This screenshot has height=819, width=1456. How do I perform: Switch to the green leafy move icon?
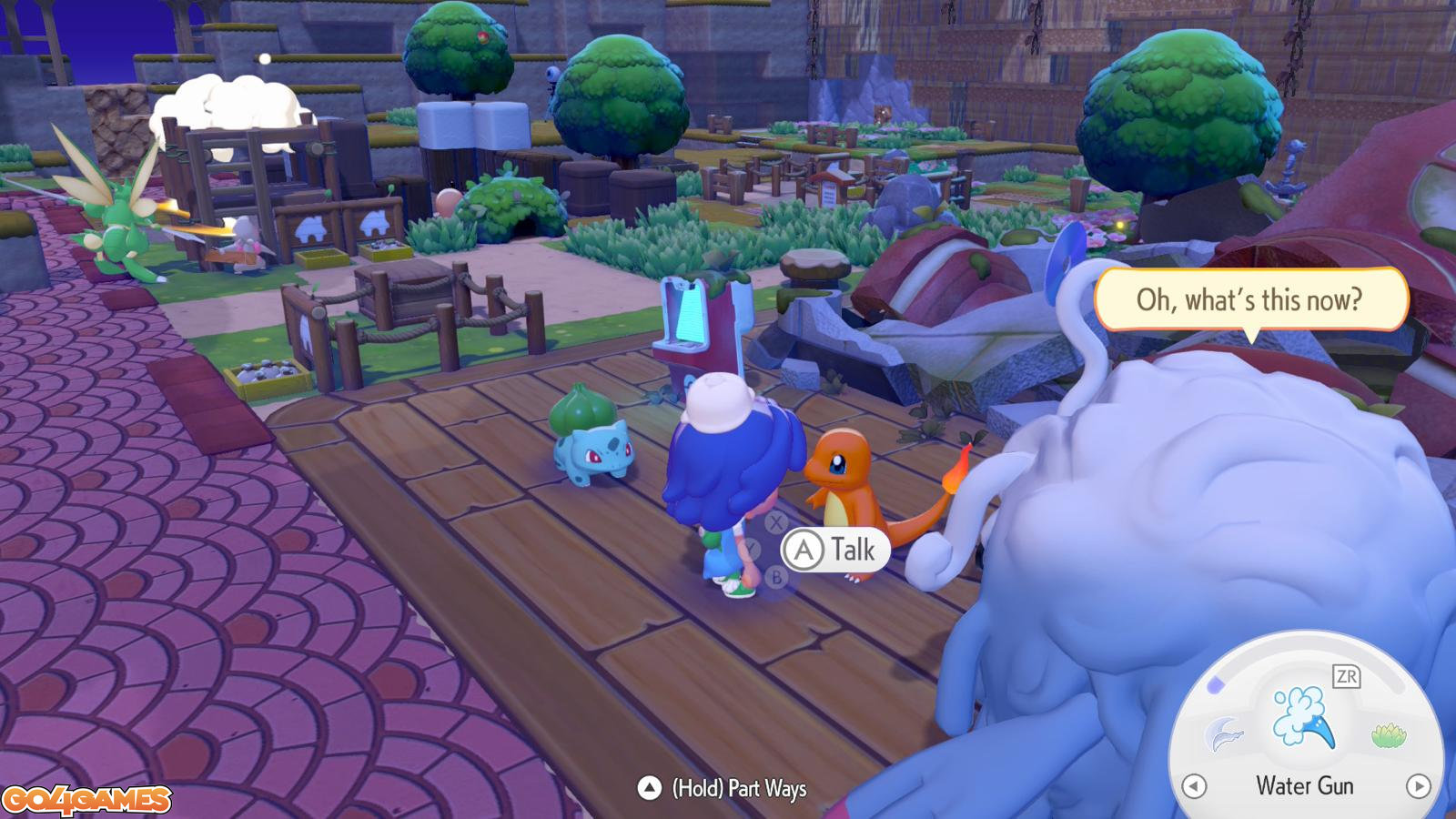tap(1388, 733)
